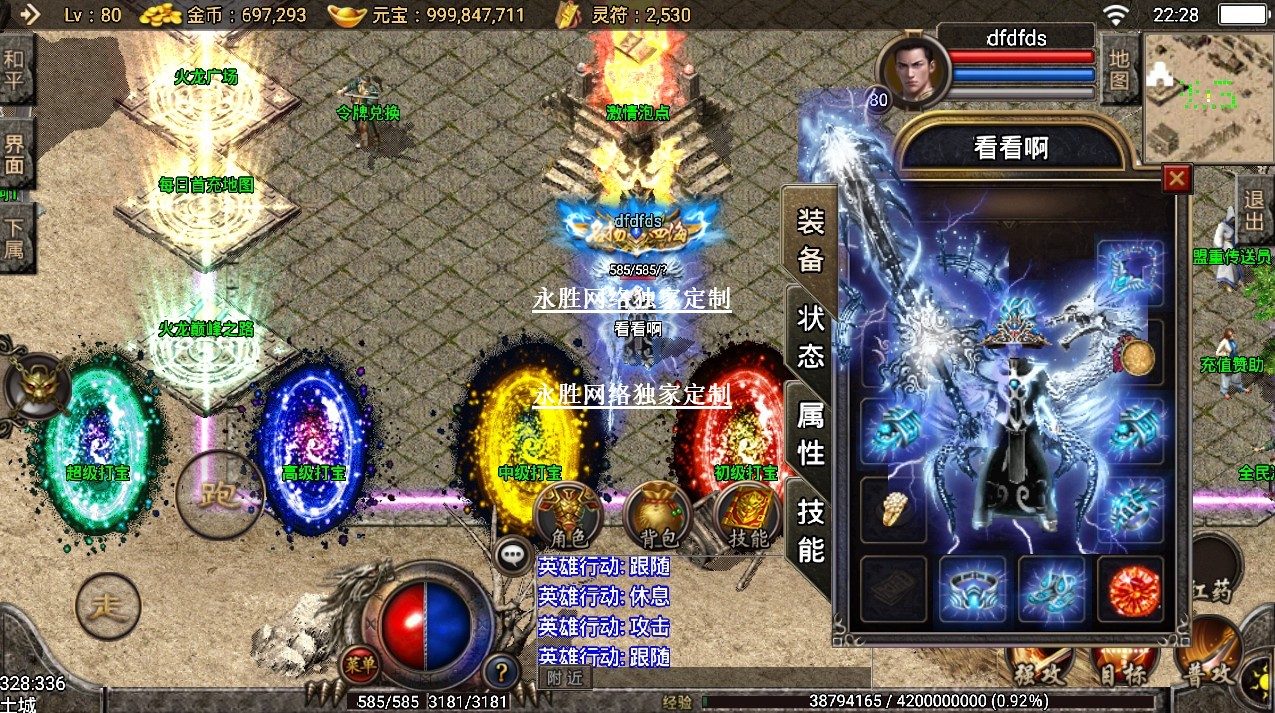Click the 地图 map button
This screenshot has width=1275, height=713.
click(x=1119, y=68)
